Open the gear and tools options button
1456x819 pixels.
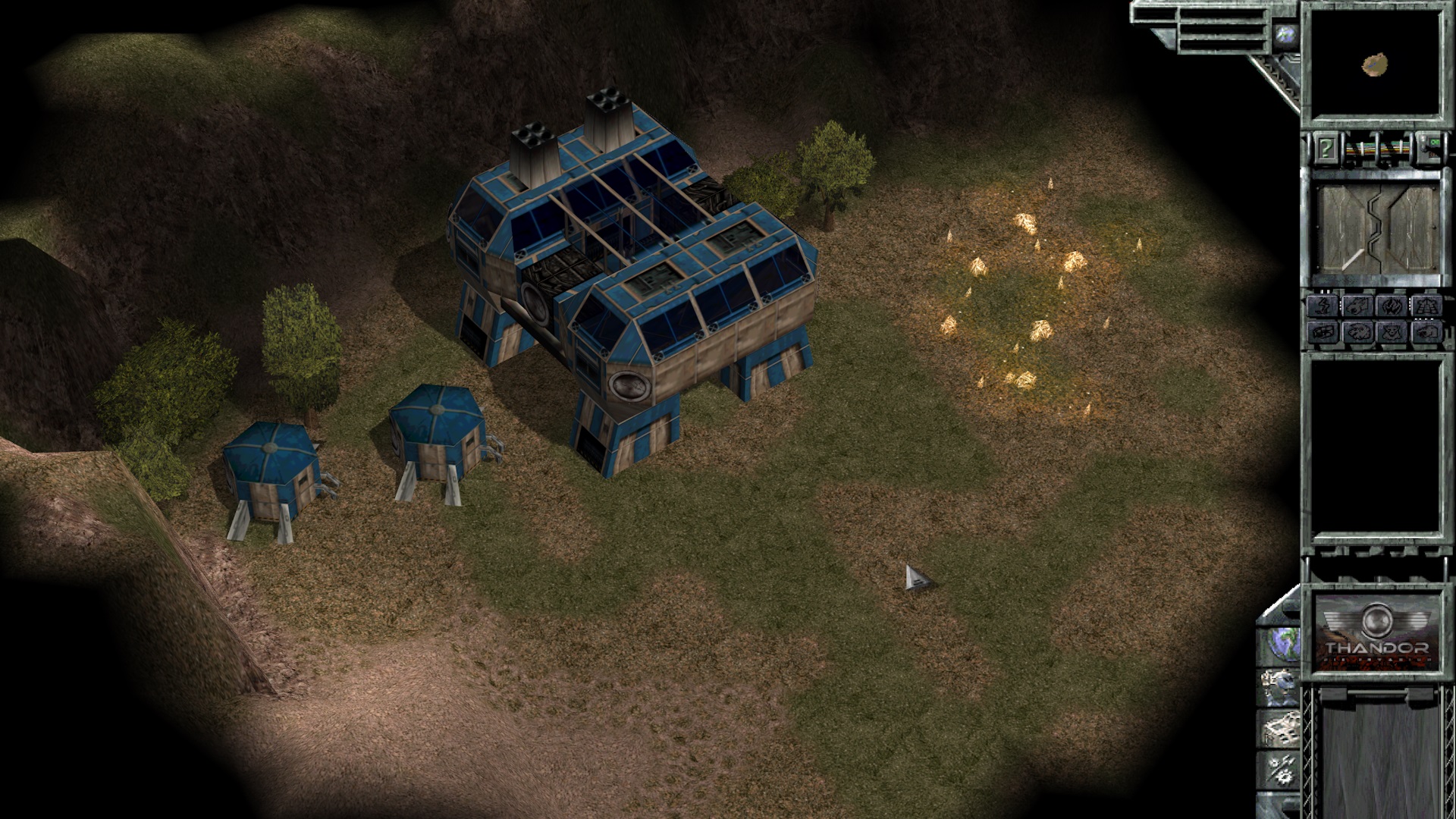point(1280,769)
